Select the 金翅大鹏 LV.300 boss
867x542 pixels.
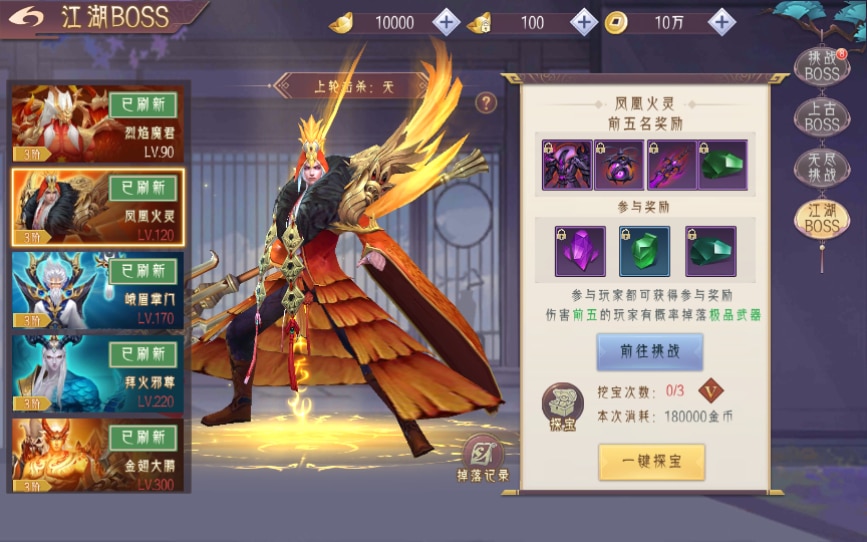coord(97,454)
